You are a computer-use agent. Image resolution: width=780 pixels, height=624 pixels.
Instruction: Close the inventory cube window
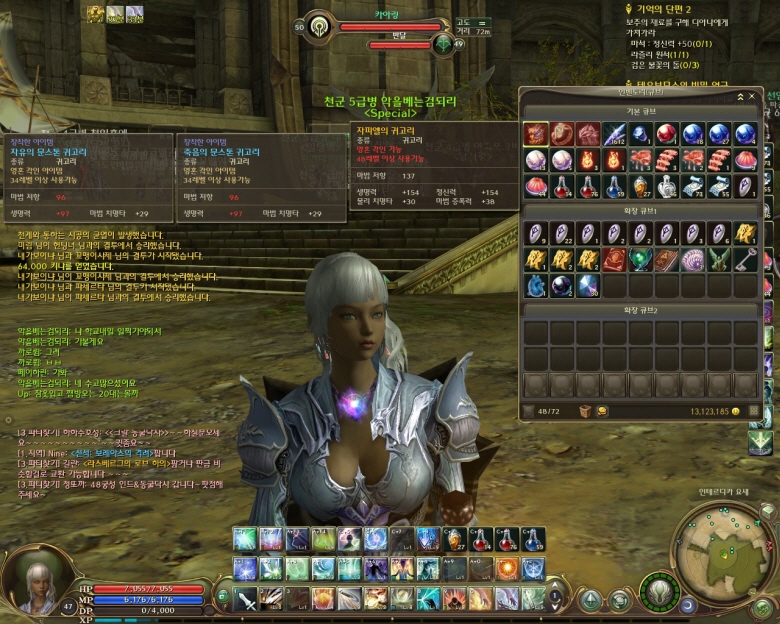(751, 95)
